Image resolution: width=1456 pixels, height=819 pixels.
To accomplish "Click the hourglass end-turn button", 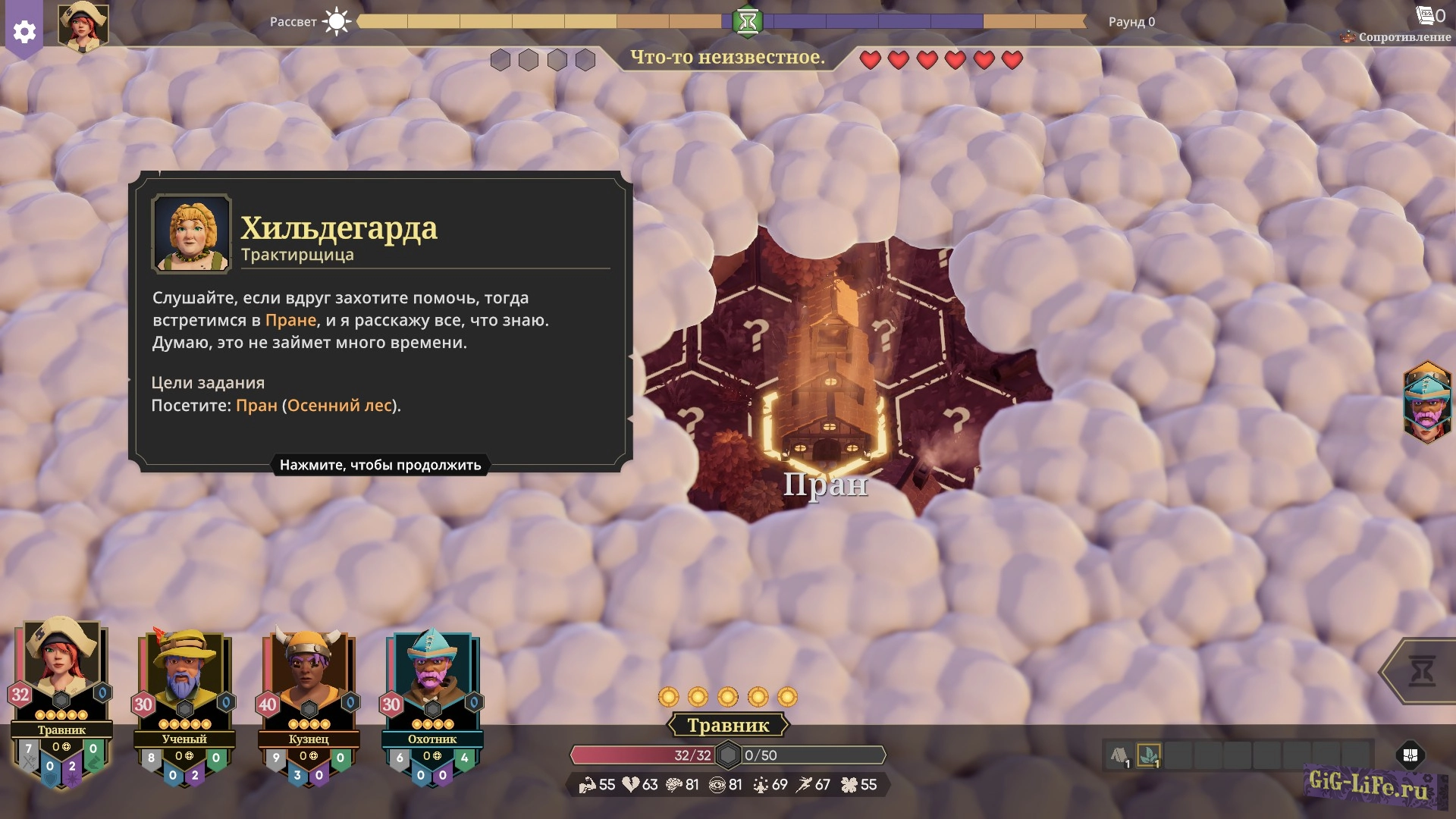I will 1420,671.
